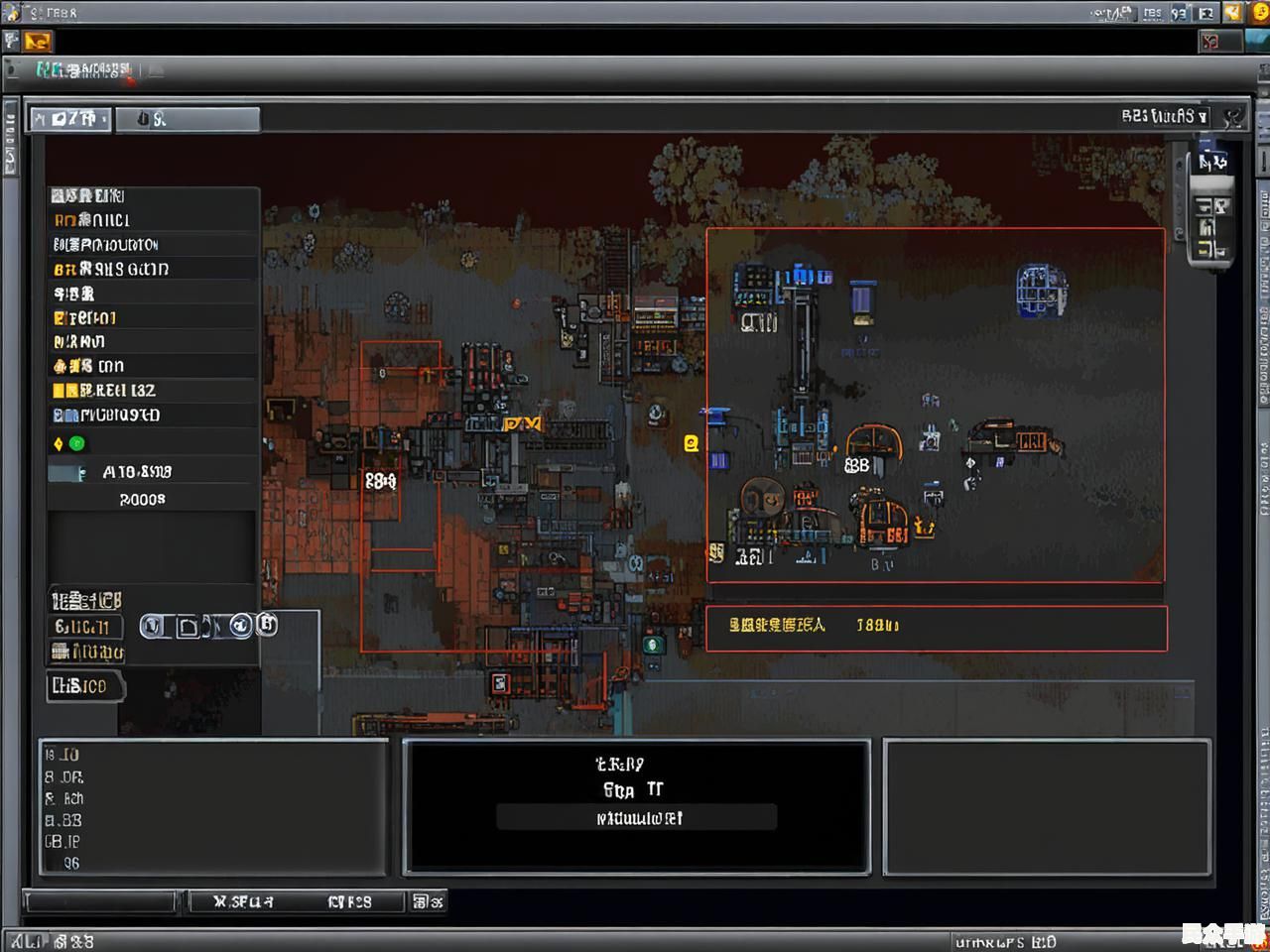Open the dropdown at the map's top-right corner
The image size is (1270, 952).
pyautogui.click(x=1166, y=116)
